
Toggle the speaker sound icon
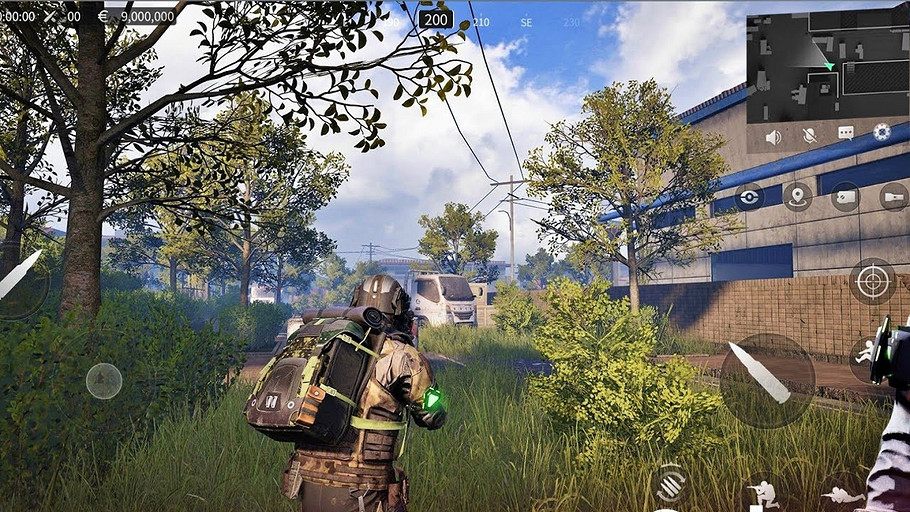pos(773,136)
